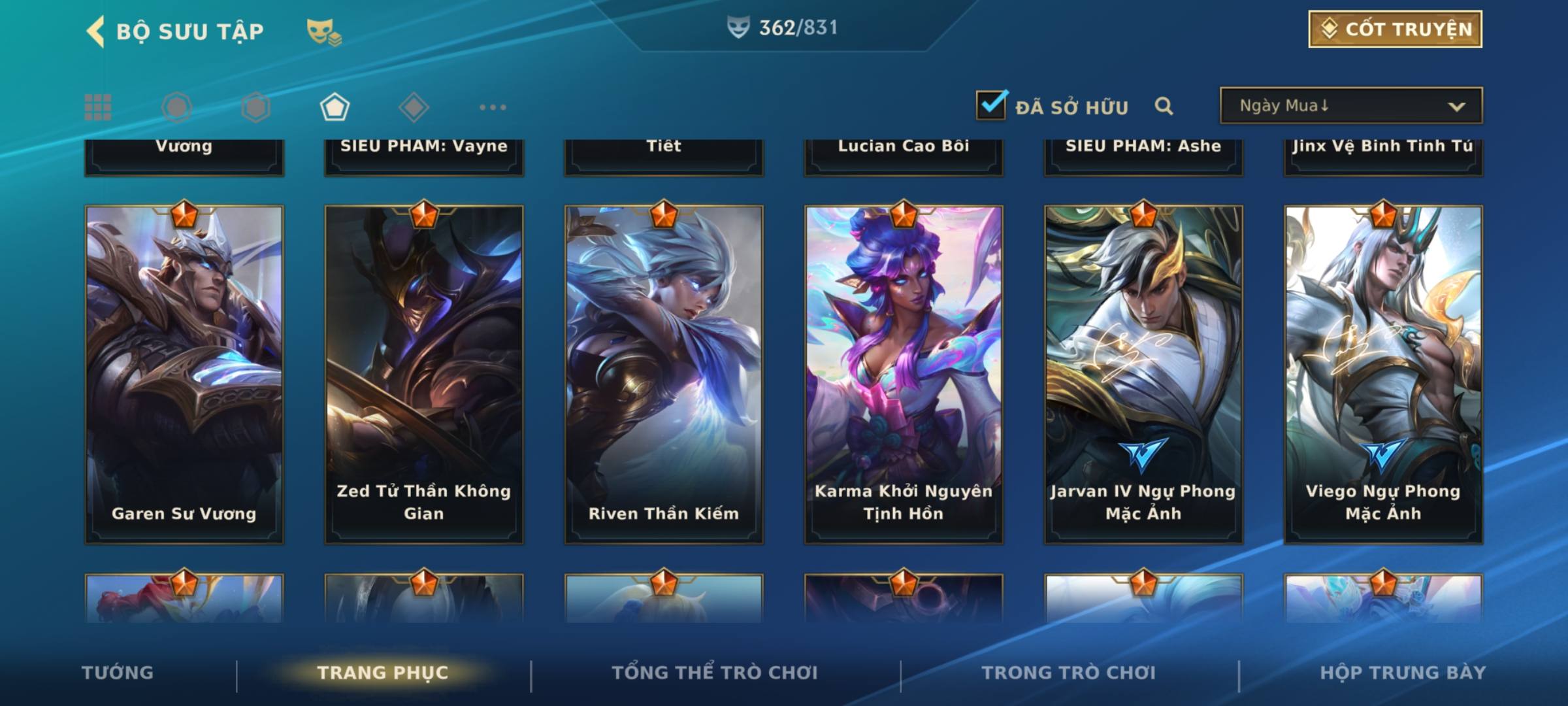Pick the Zed Tử Thần Không Gian skin
This screenshot has width=1568, height=706.
point(424,374)
